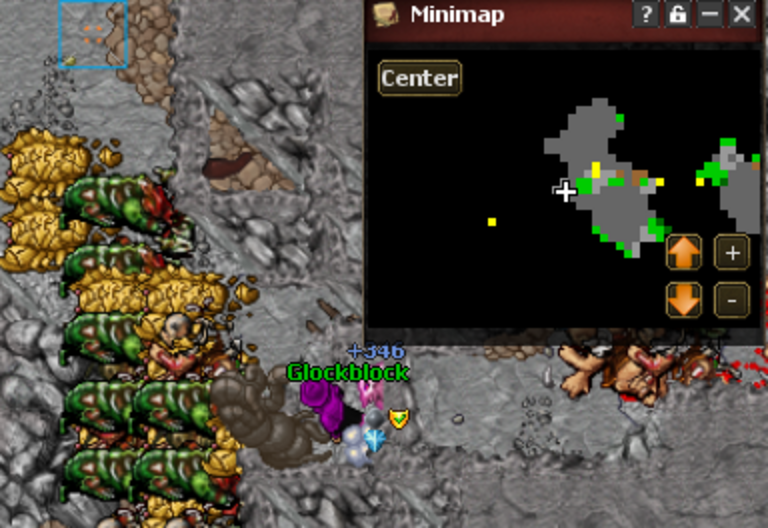
Task: Toggle the minimap window lock
Action: pyautogui.click(x=678, y=14)
